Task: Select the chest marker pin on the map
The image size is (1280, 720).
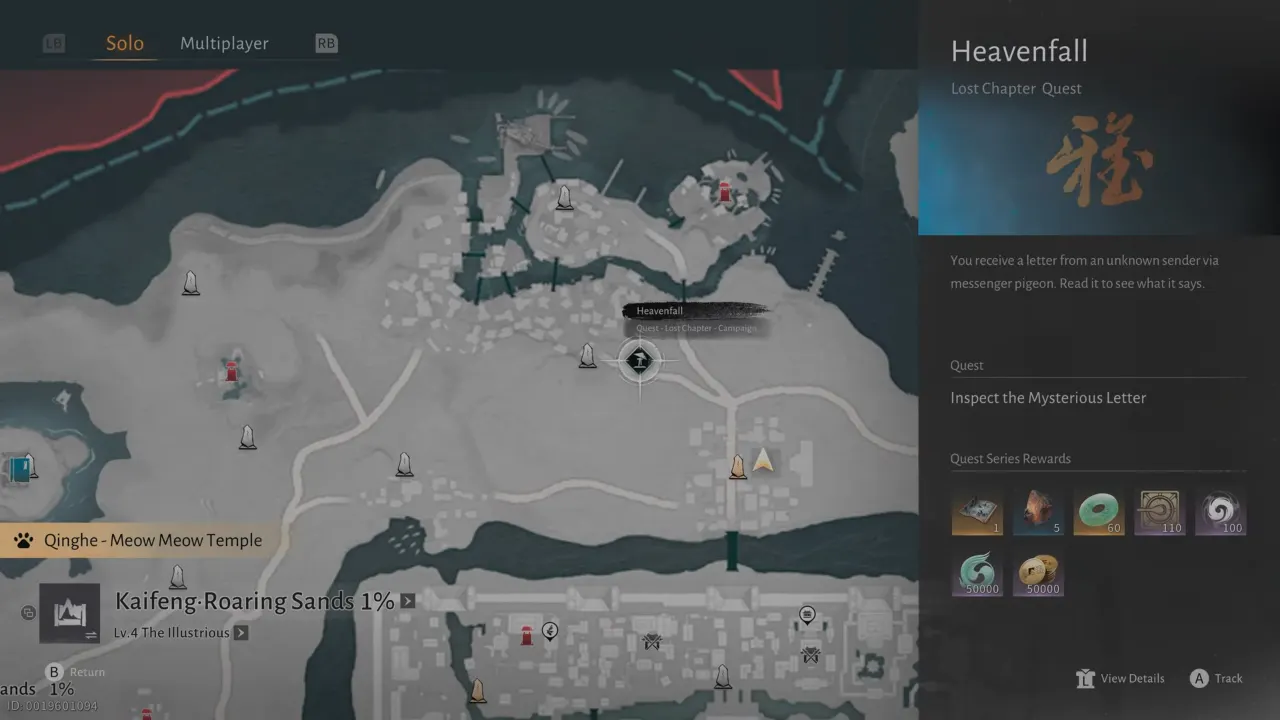Action: click(x=807, y=615)
